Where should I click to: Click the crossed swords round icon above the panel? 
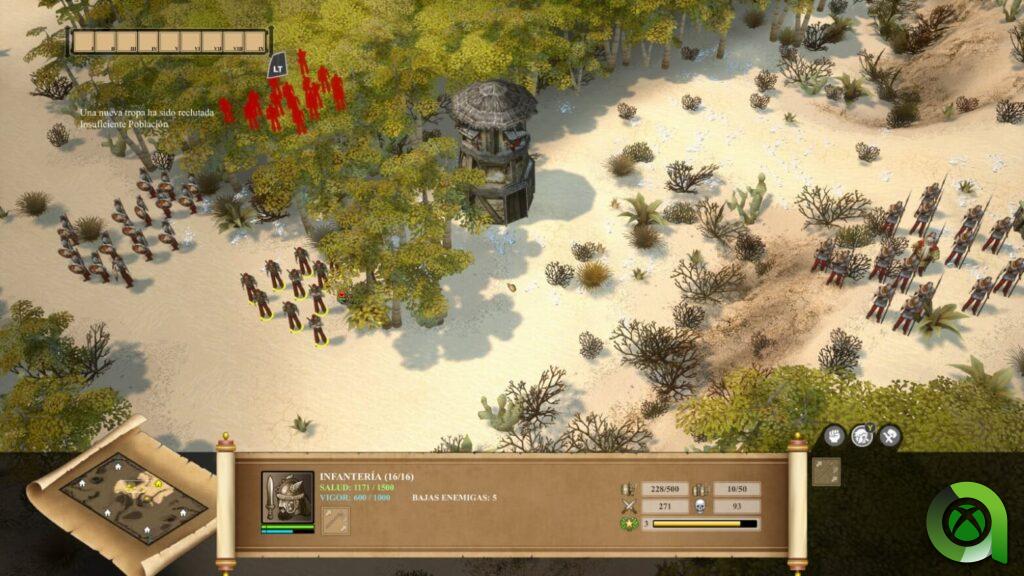(x=889, y=435)
